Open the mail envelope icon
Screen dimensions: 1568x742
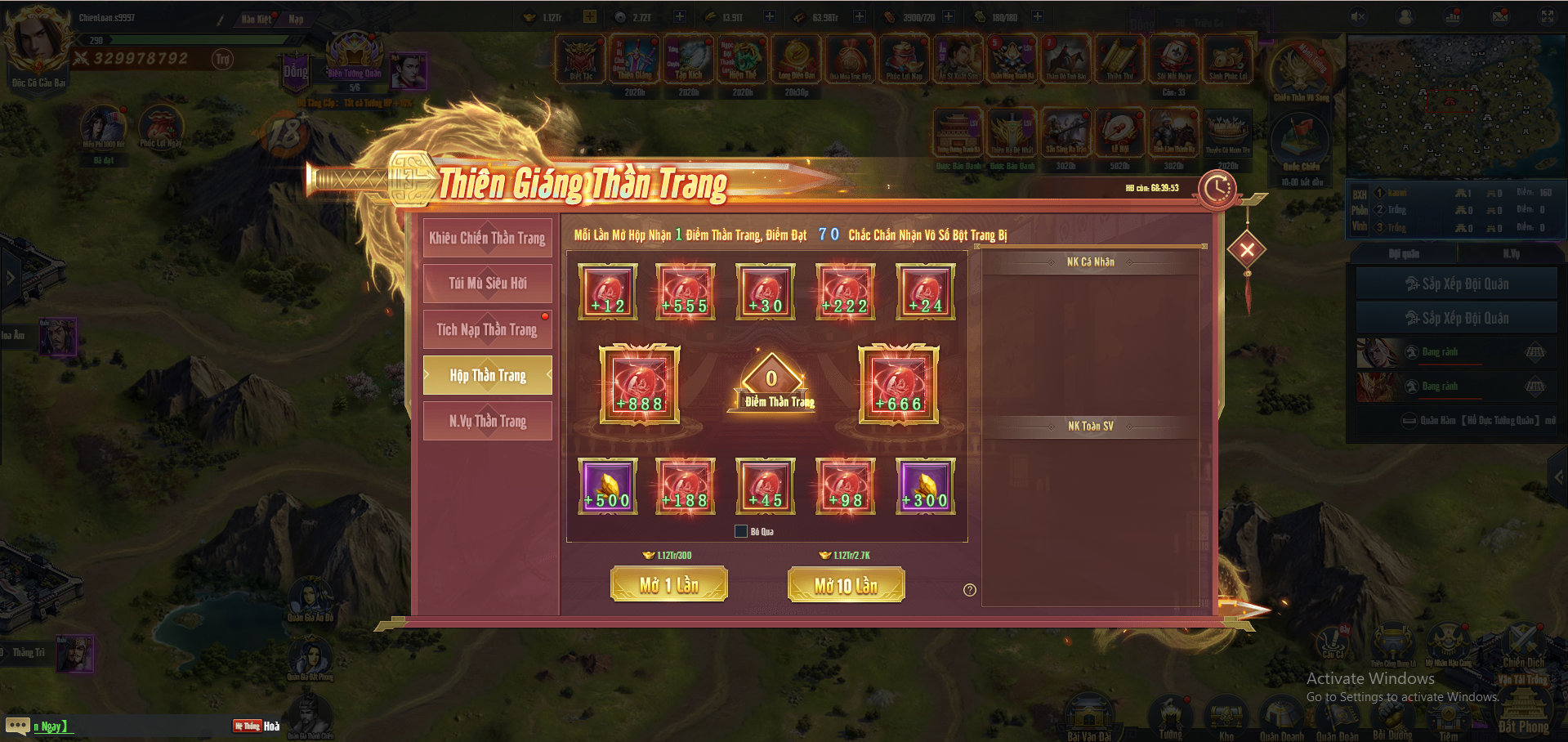[x=1500, y=17]
